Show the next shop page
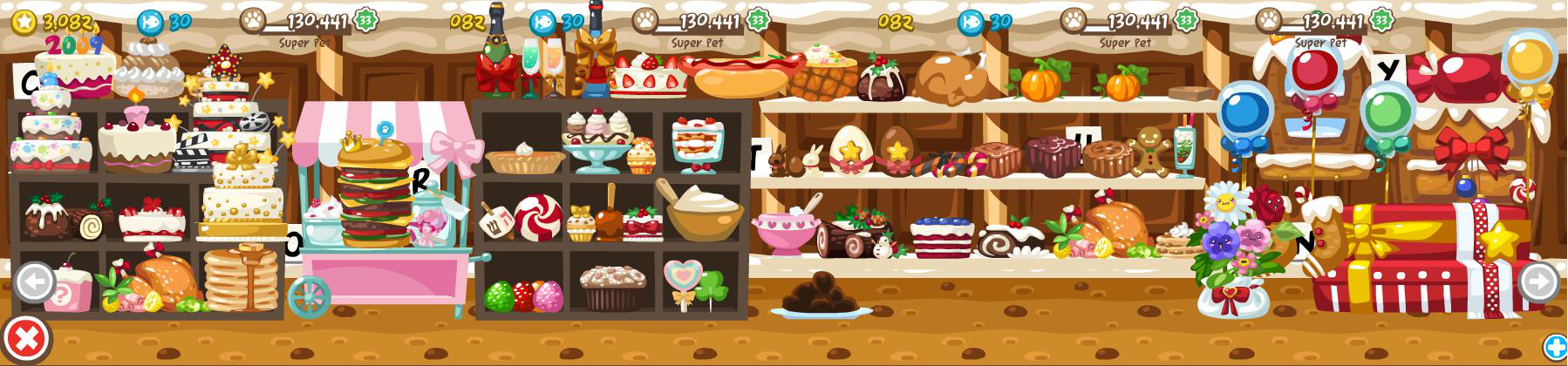1568x366 pixels. point(1537,281)
